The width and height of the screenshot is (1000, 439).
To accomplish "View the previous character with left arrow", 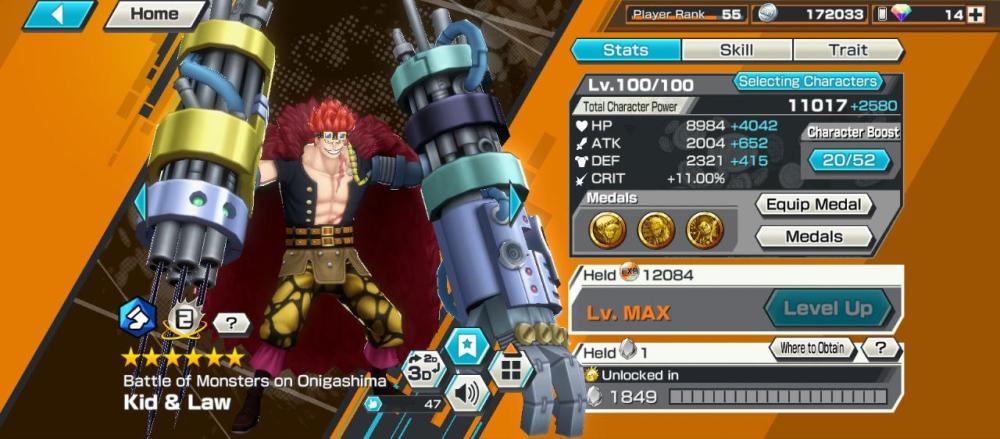I will (x=141, y=203).
